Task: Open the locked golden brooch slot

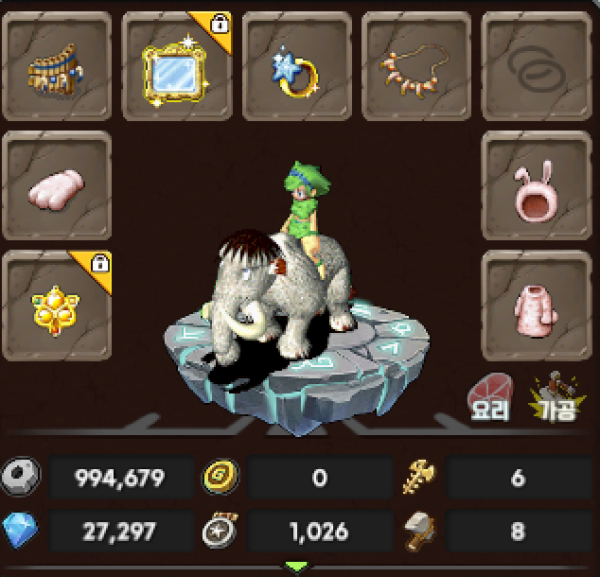Action: [57, 306]
